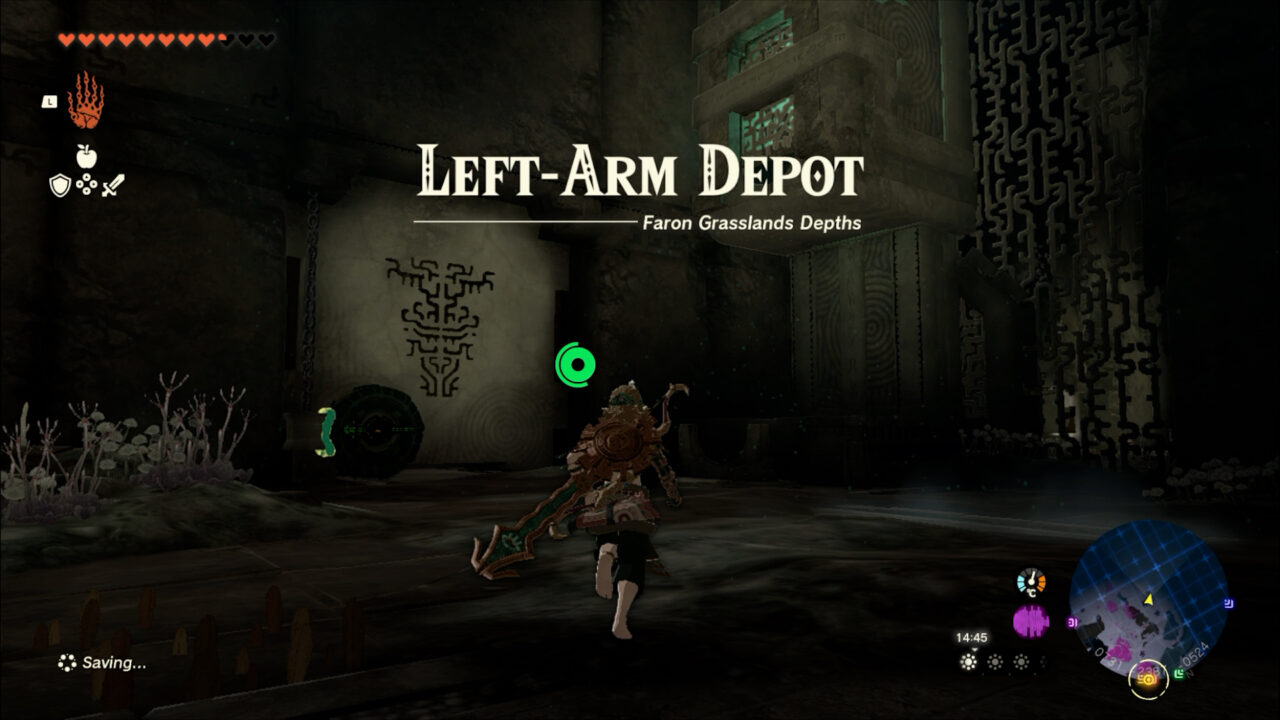Screen dimensions: 1280x720
Task: Toggle the L button ability prompt
Action: pos(50,101)
